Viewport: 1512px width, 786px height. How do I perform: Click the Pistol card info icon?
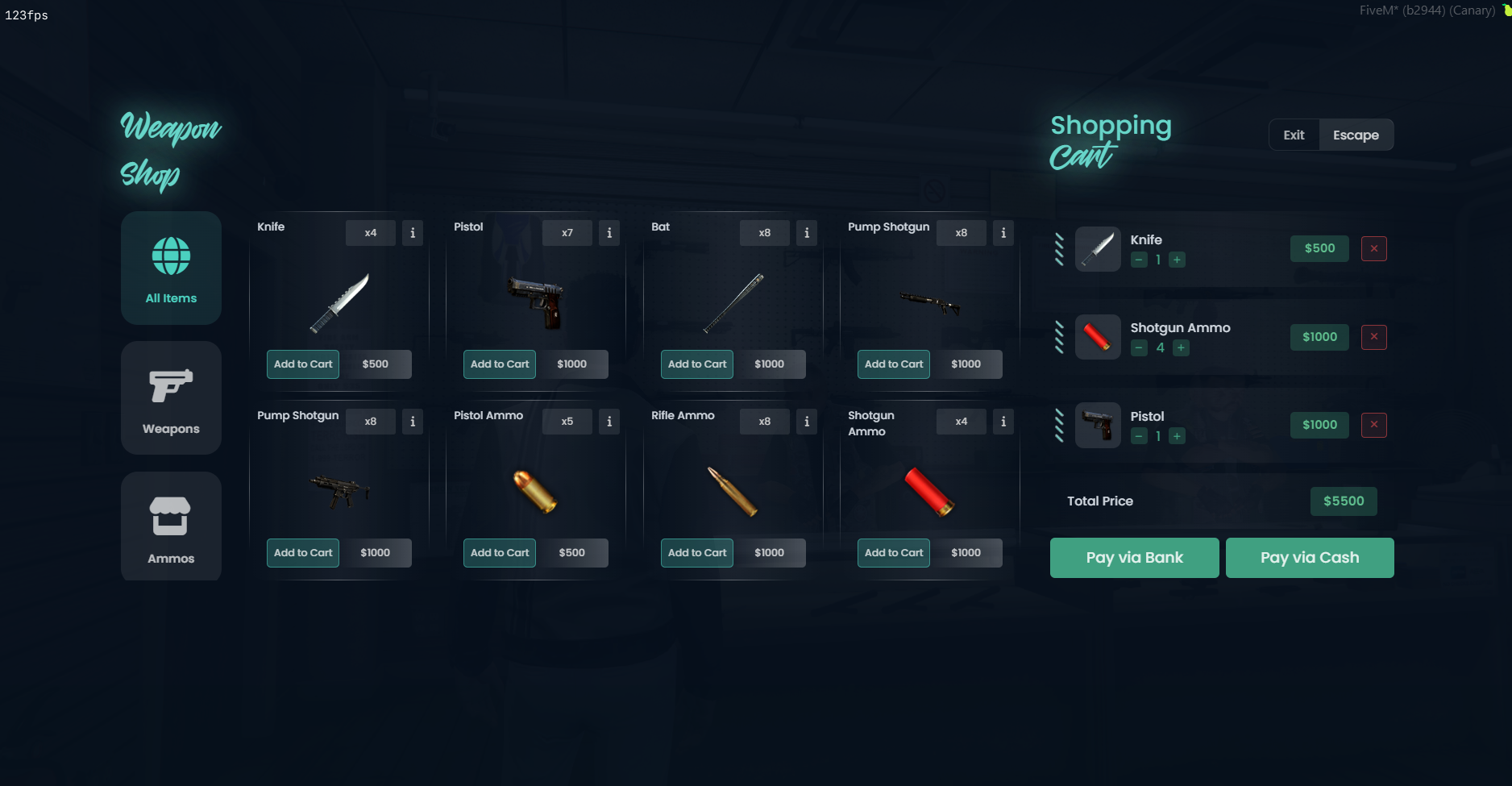coord(609,233)
